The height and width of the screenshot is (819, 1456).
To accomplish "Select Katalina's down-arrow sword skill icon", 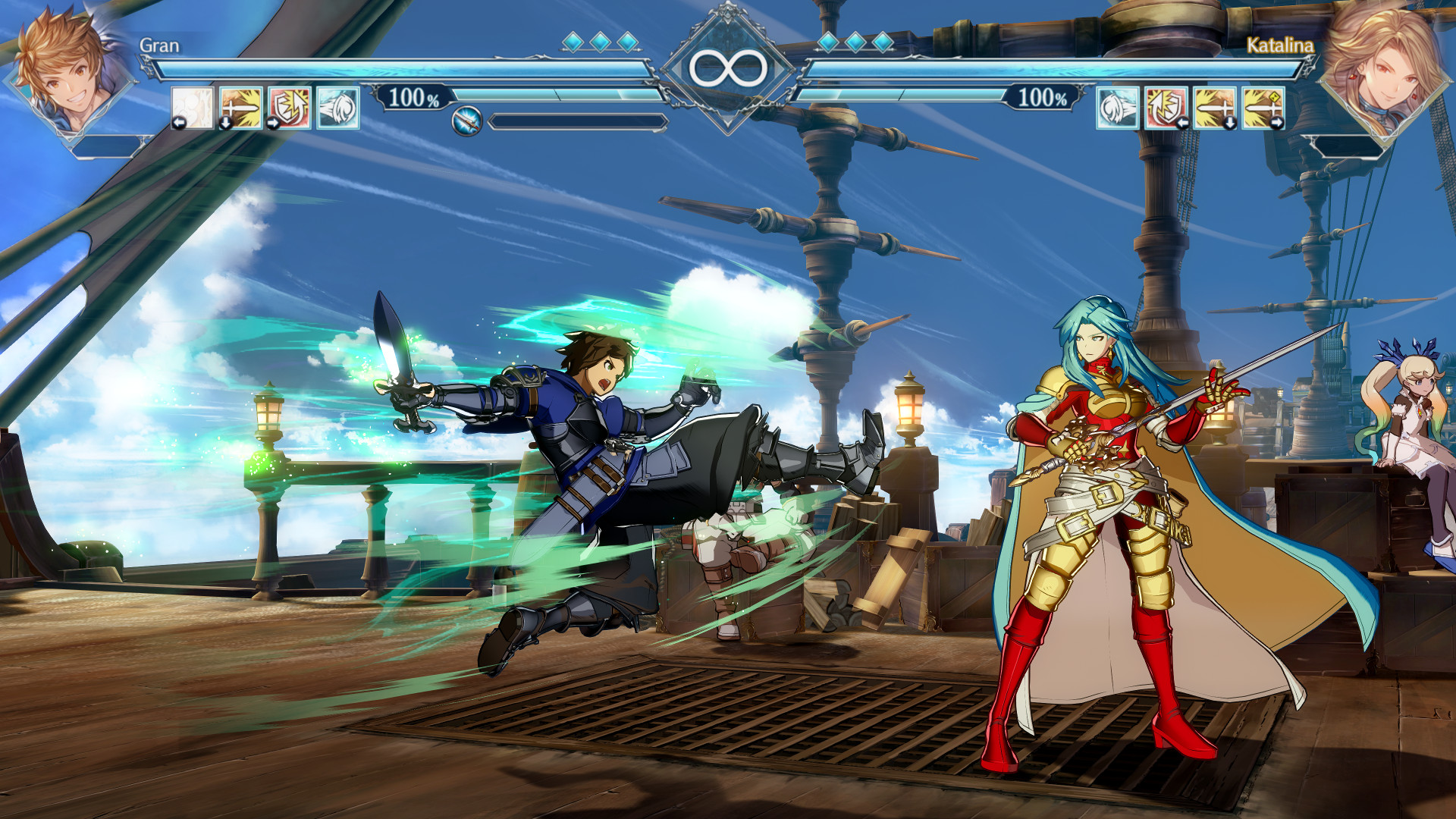I will (x=1215, y=107).
